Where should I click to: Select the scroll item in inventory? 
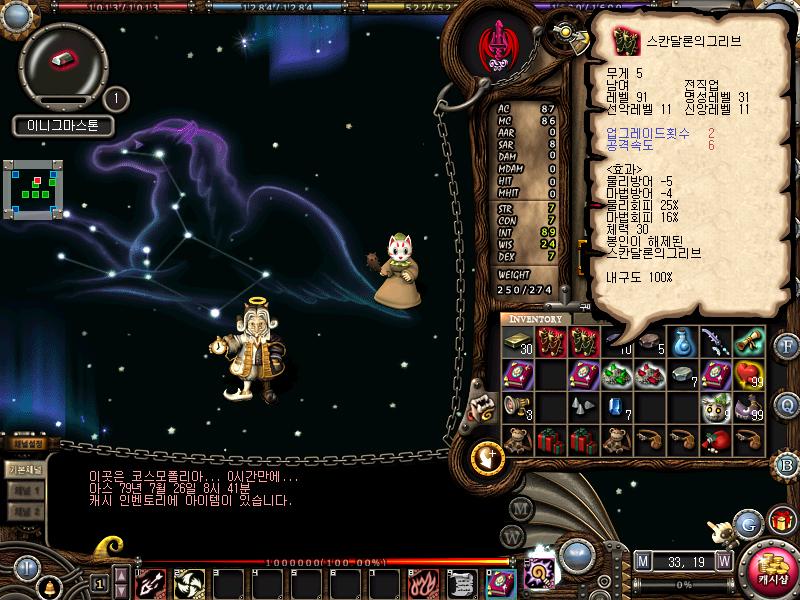pos(748,342)
